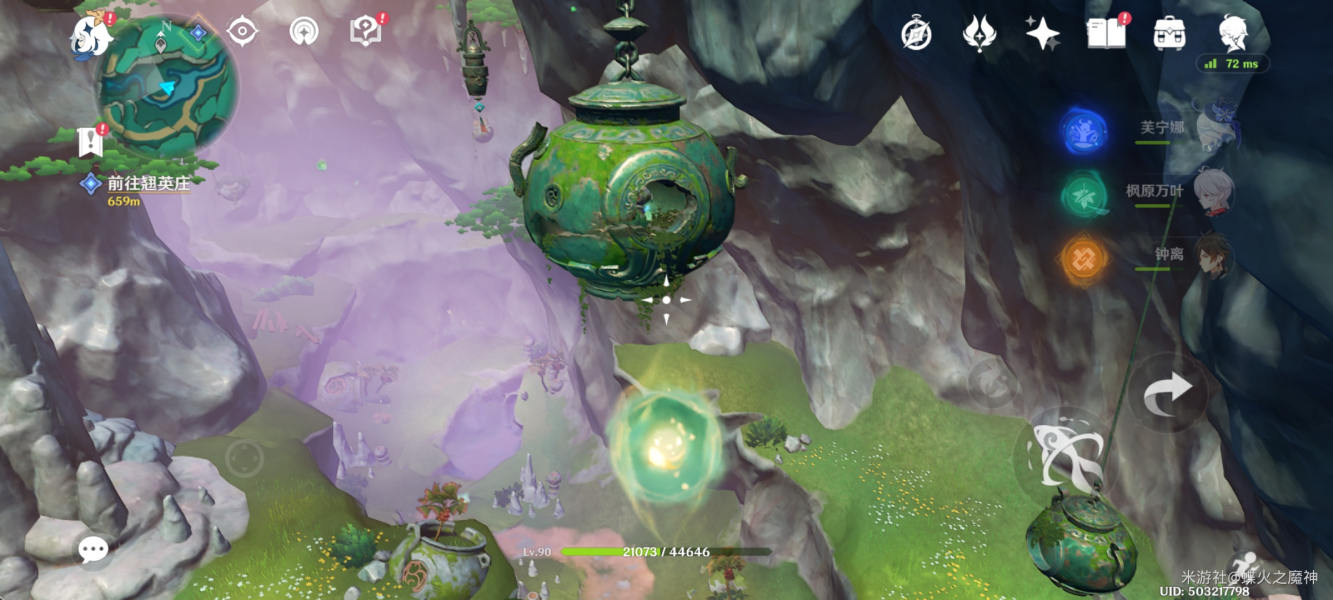1333x600 pixels.
Task: Open the Paimon main menu
Action: click(90, 36)
